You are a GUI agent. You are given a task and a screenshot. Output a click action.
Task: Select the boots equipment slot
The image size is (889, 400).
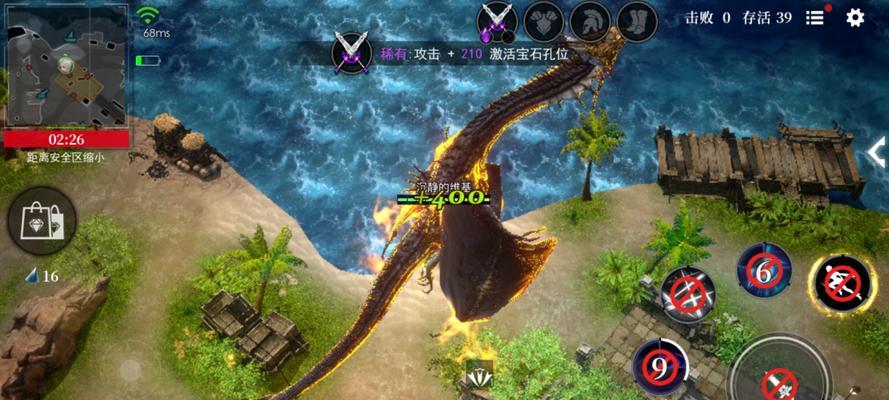click(x=636, y=18)
